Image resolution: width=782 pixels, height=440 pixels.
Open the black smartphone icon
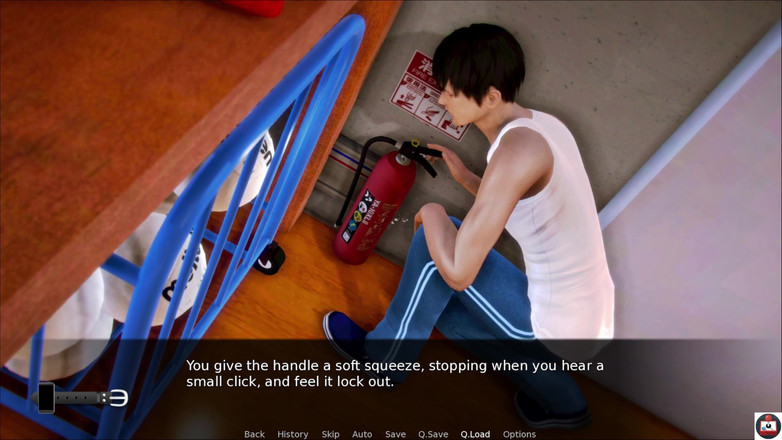pos(46,397)
